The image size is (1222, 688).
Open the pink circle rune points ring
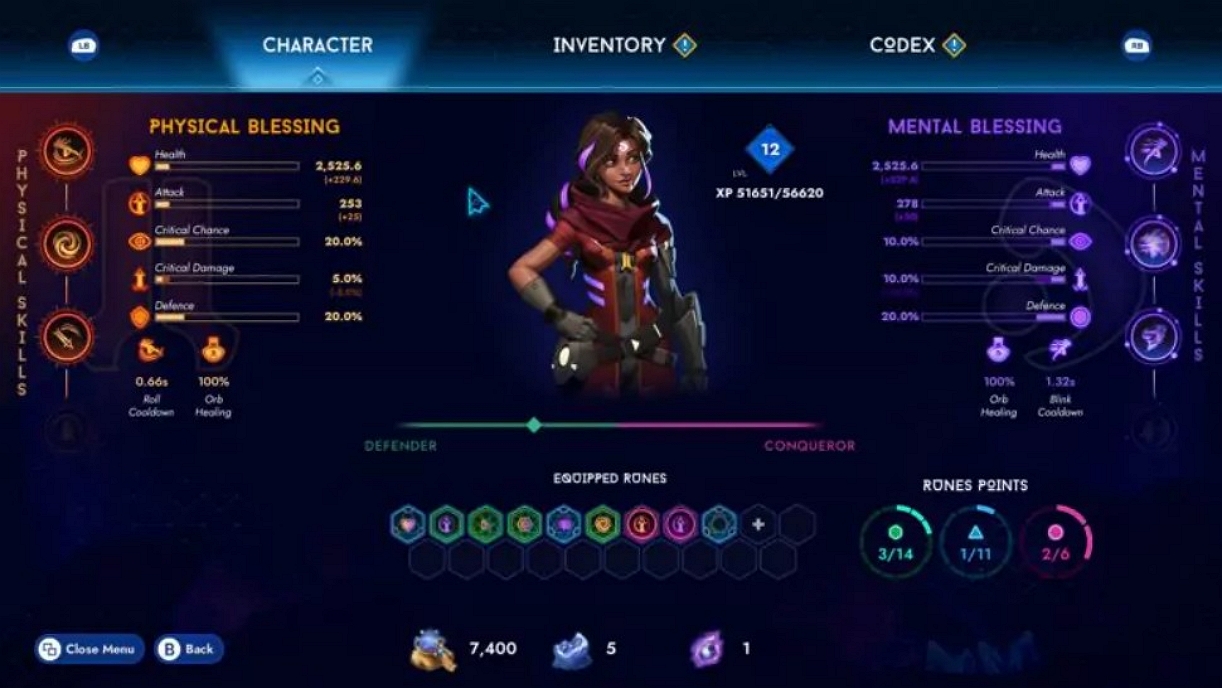pyautogui.click(x=1055, y=541)
